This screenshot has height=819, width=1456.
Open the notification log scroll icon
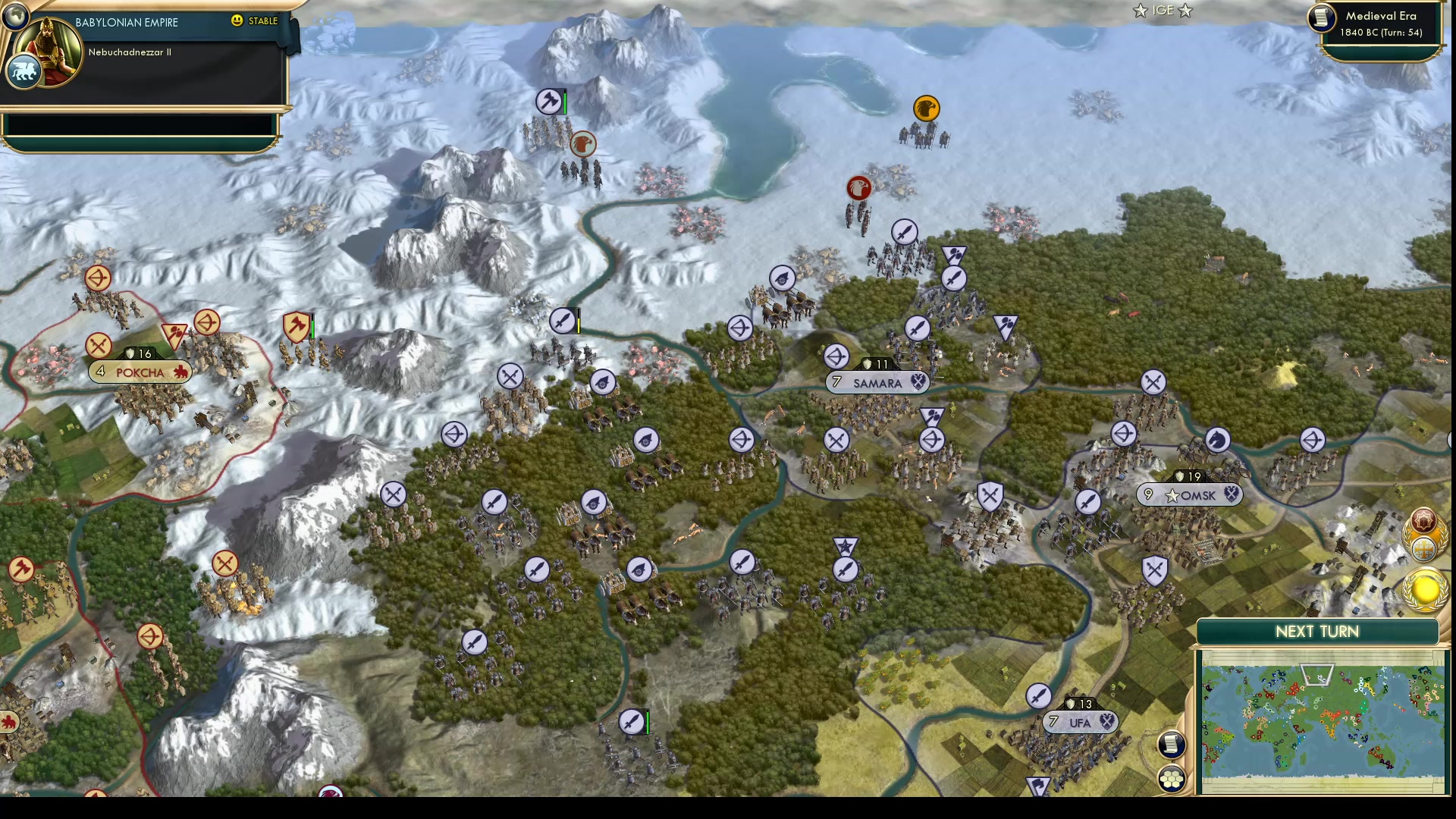pyautogui.click(x=1171, y=745)
